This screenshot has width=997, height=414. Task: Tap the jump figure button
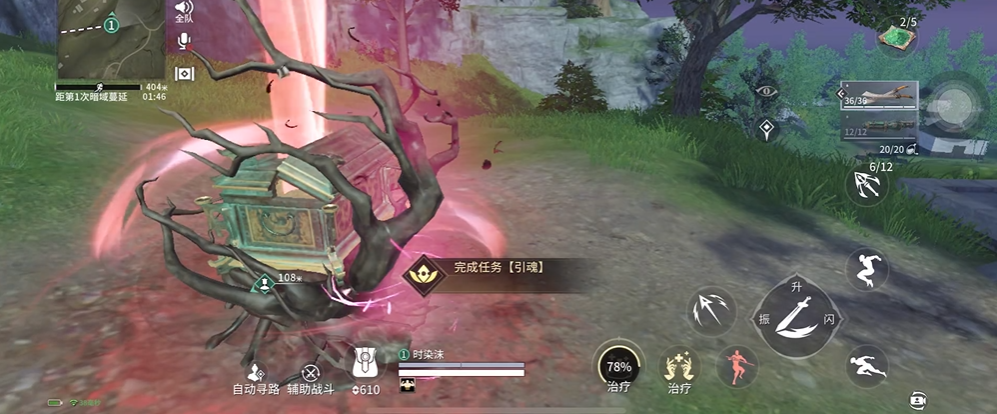coord(866,269)
